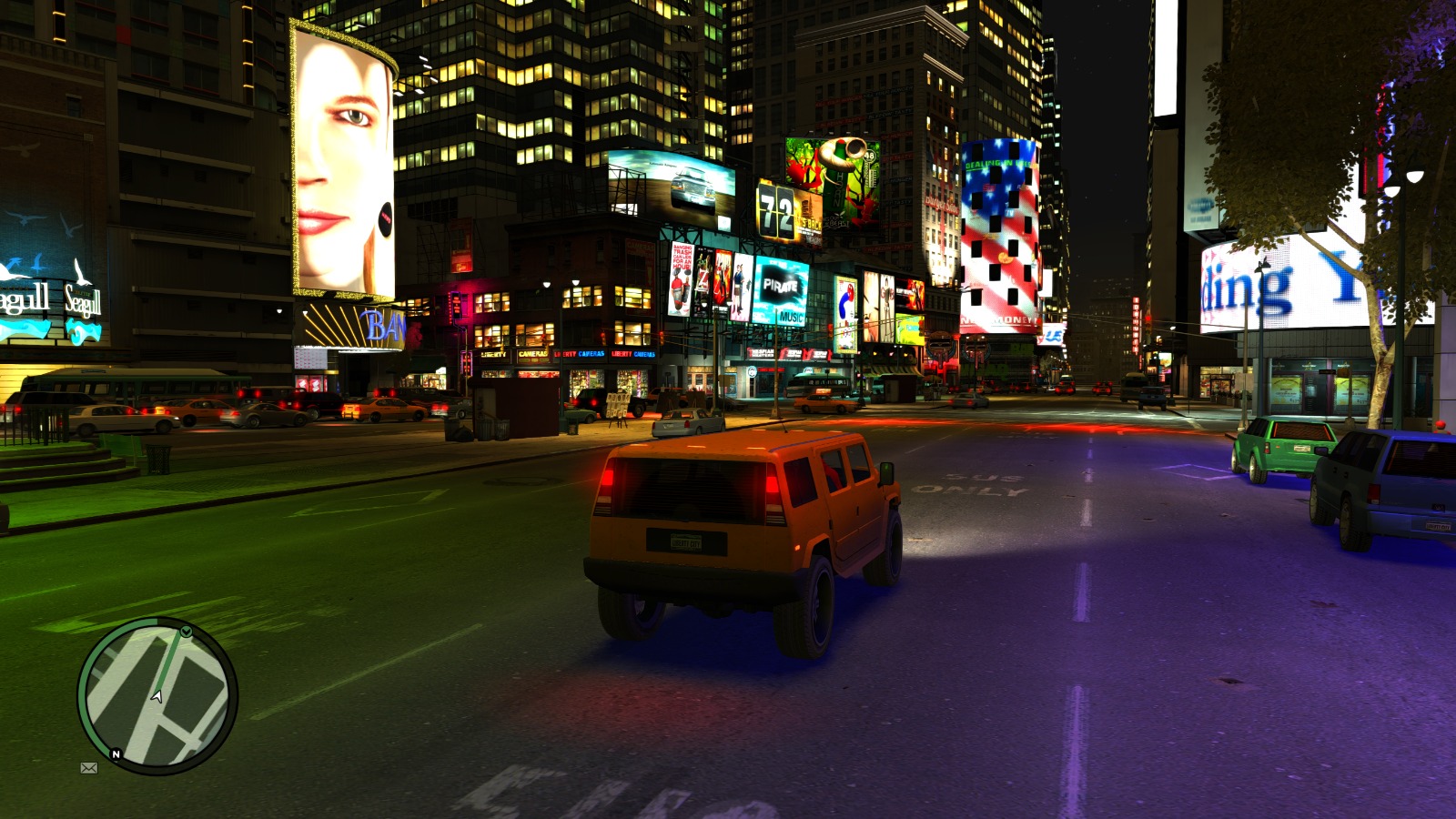Click the green chevron at the minimap top

[x=187, y=632]
